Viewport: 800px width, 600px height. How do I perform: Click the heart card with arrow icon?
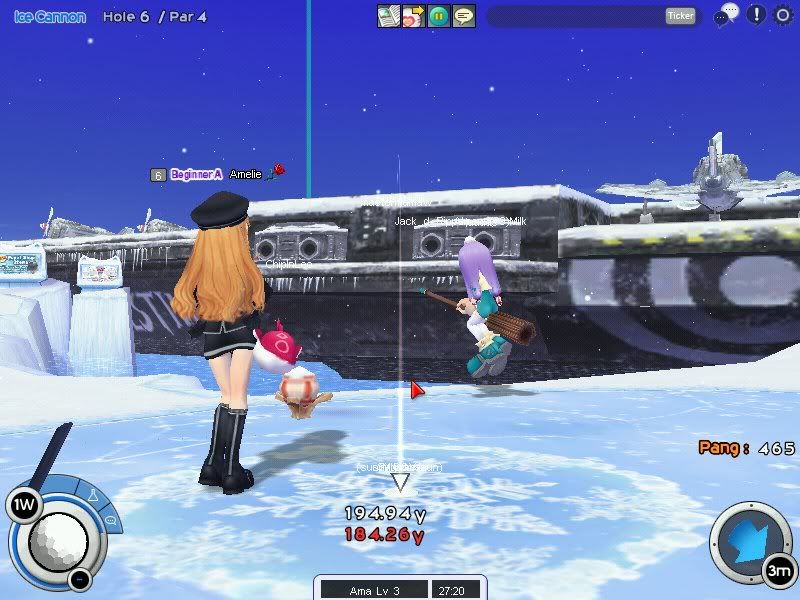point(414,16)
